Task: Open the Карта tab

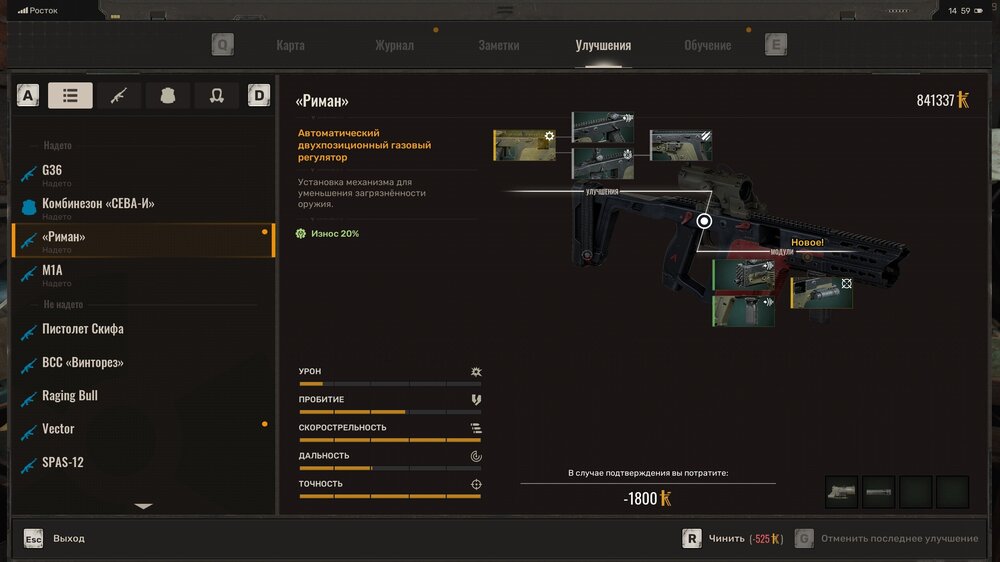Action: tap(290, 45)
